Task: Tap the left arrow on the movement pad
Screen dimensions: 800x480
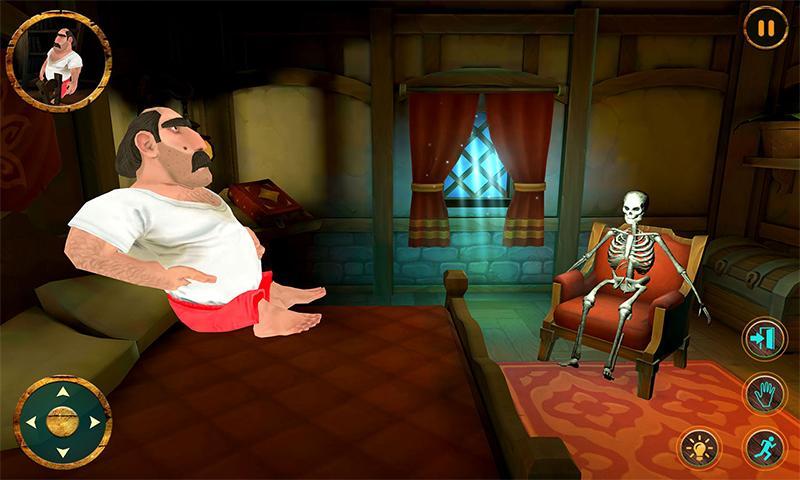Action: point(31,422)
